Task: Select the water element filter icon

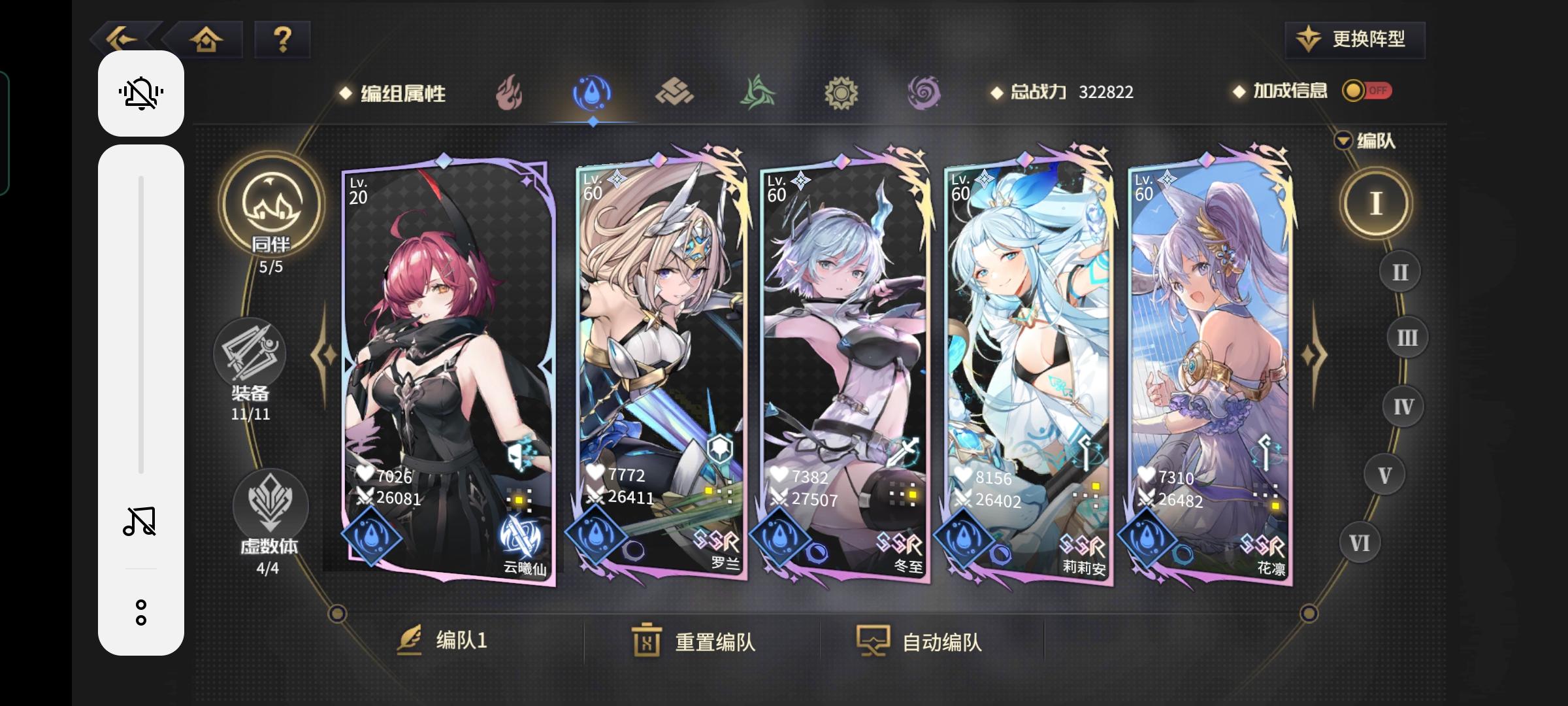Action: pyautogui.click(x=591, y=93)
